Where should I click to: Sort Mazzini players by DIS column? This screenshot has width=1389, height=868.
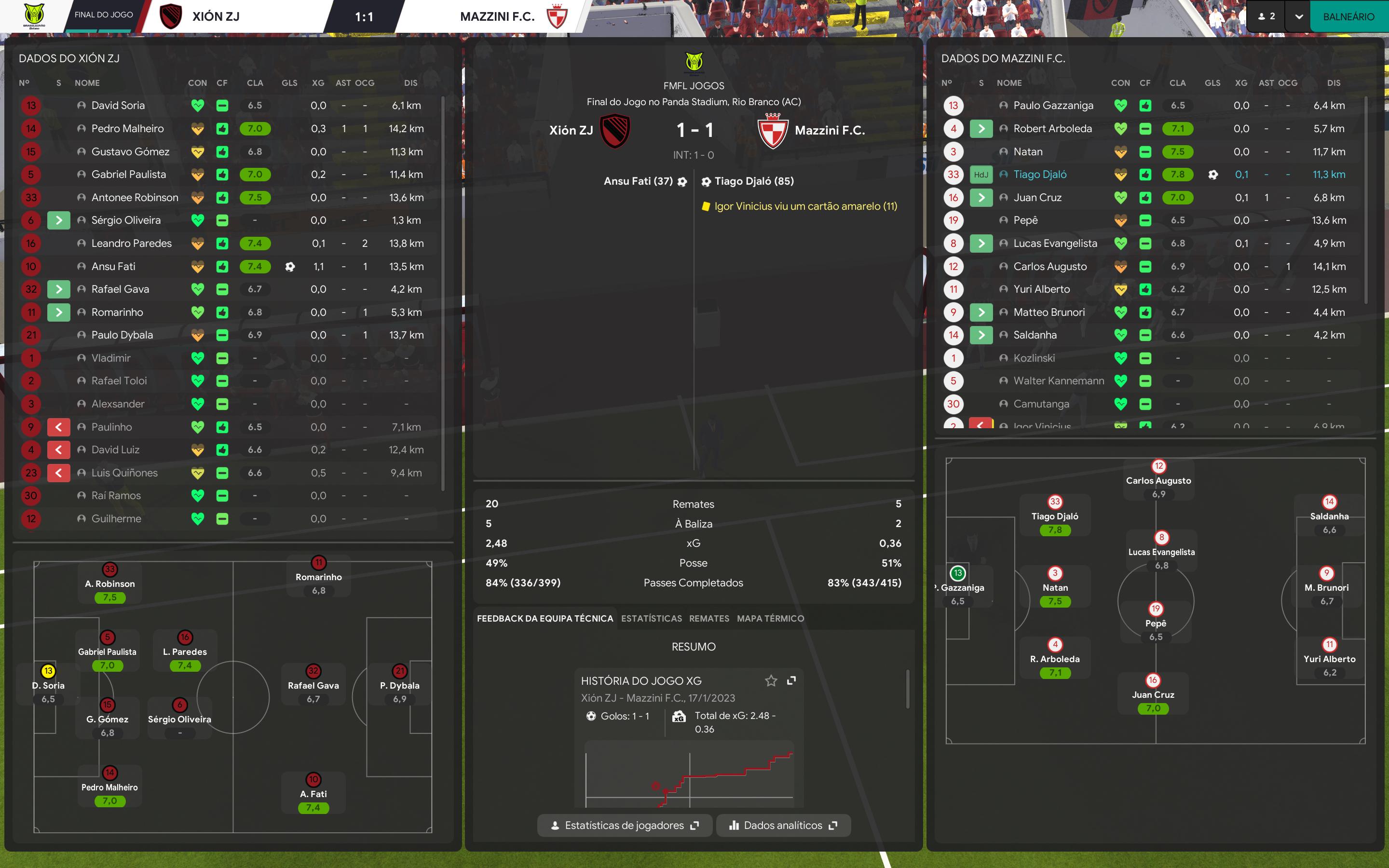1334,82
